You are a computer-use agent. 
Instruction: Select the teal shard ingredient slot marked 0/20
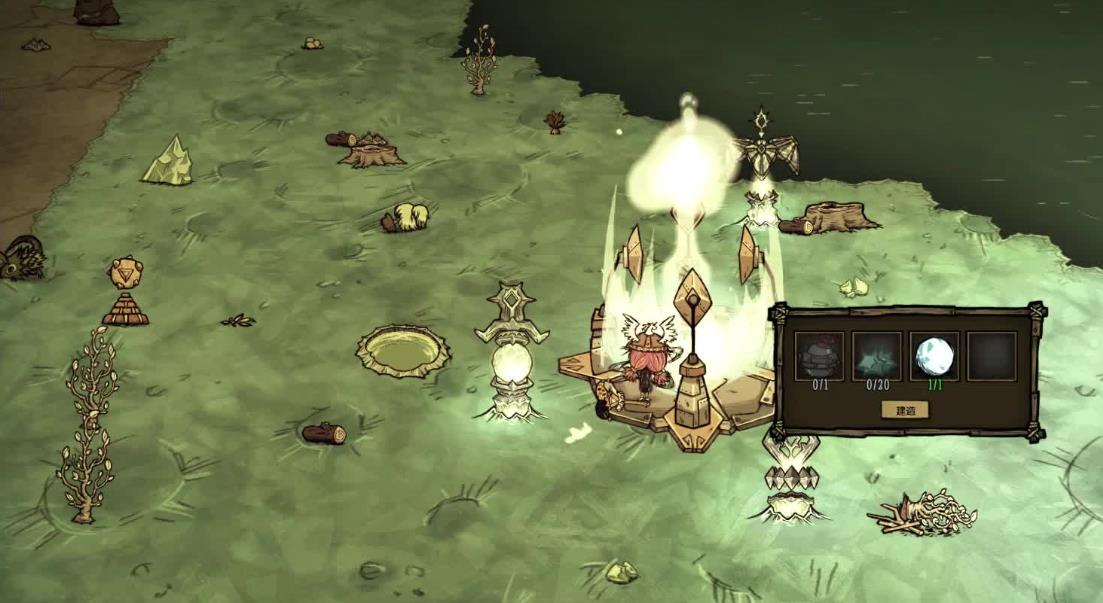[876, 357]
